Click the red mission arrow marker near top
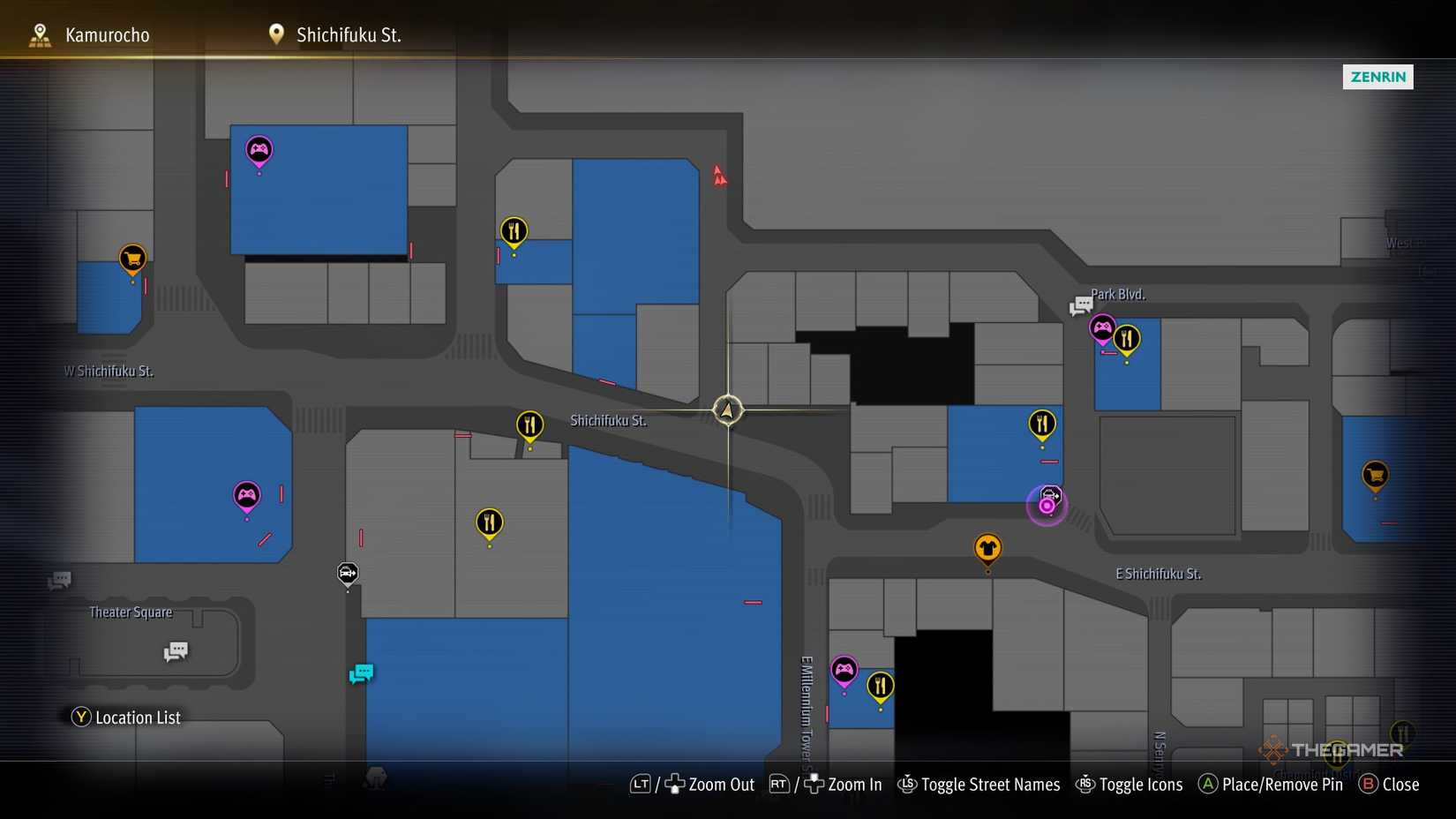1456x819 pixels. [x=719, y=177]
